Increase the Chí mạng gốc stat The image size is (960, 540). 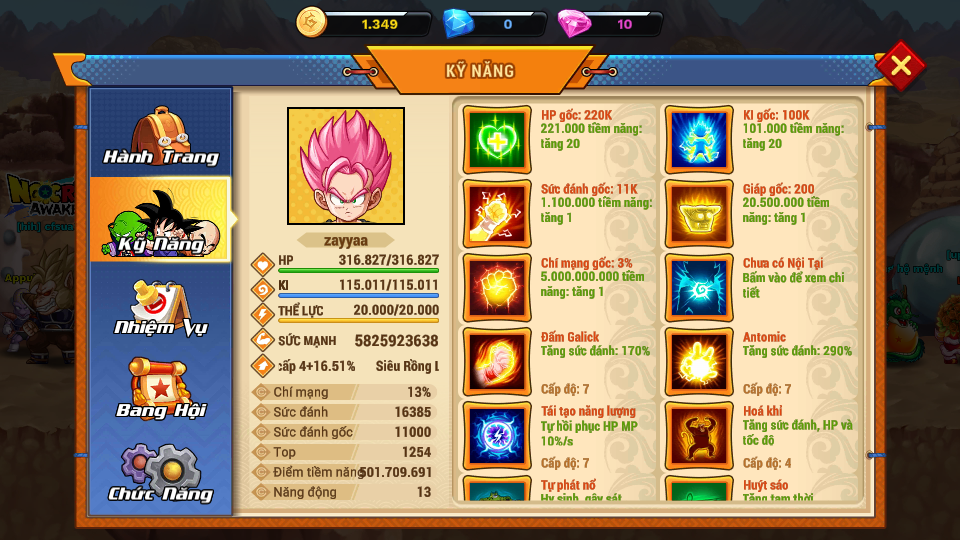click(497, 287)
